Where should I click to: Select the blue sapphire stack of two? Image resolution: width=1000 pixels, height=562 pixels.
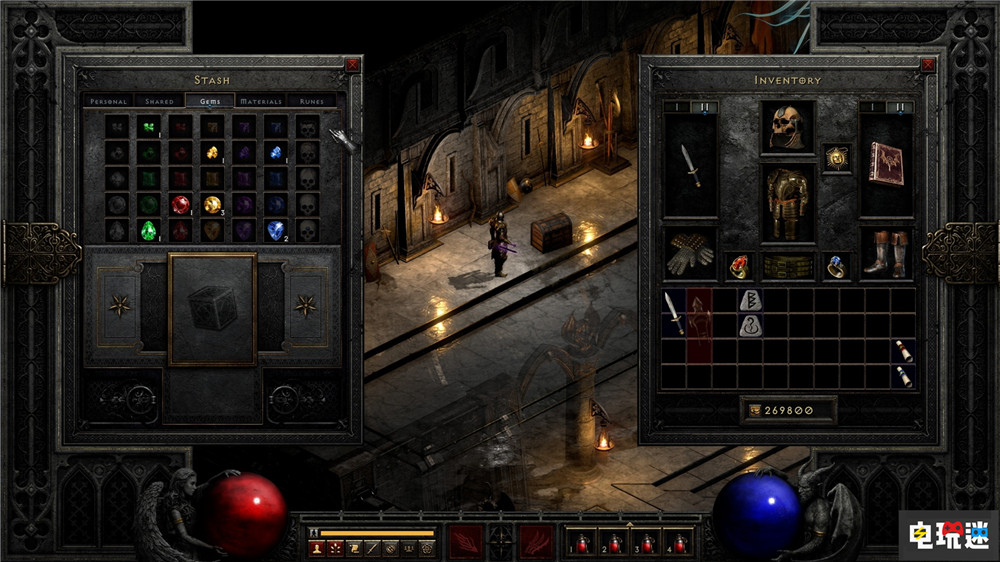coord(275,230)
